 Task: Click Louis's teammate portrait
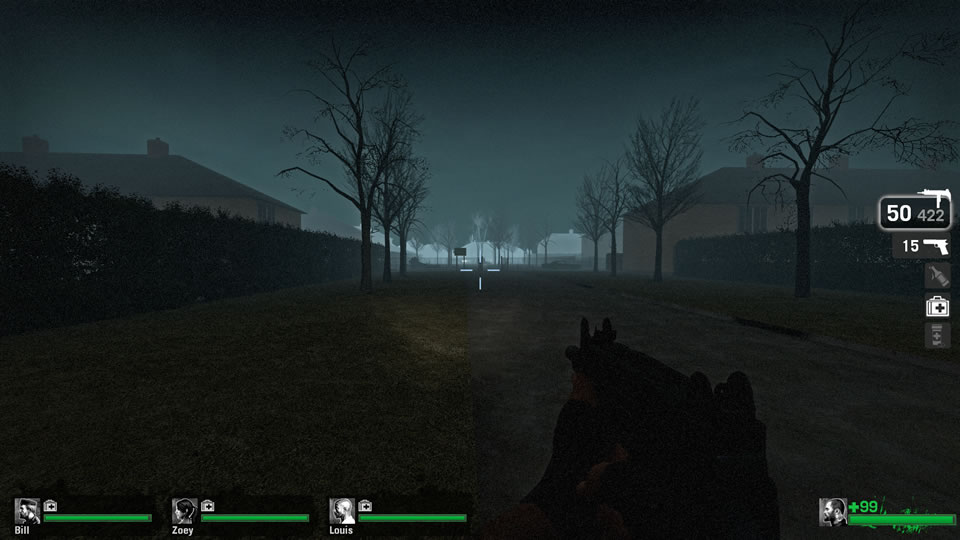[x=342, y=511]
